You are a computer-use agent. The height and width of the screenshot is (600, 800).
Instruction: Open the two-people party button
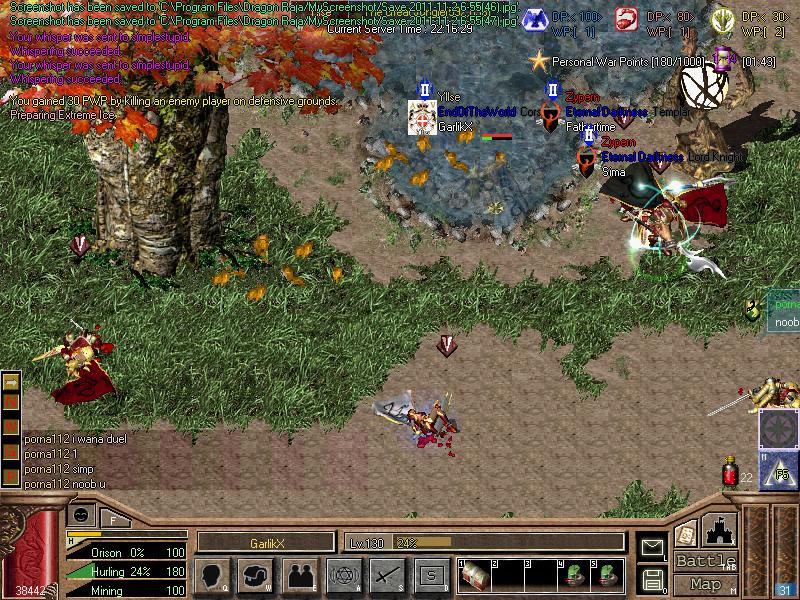tap(299, 575)
